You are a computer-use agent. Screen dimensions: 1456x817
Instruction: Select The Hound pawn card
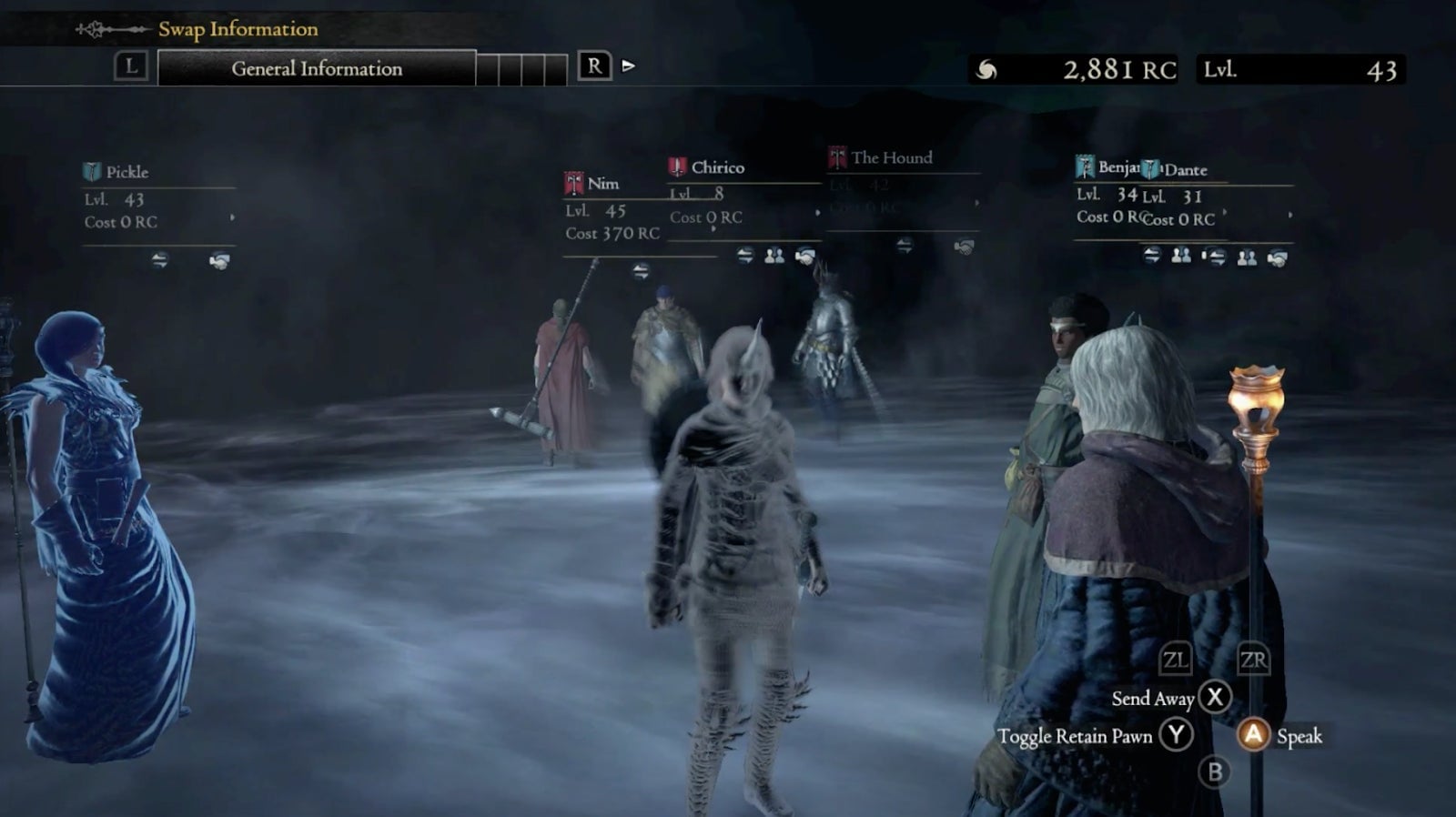(901, 183)
